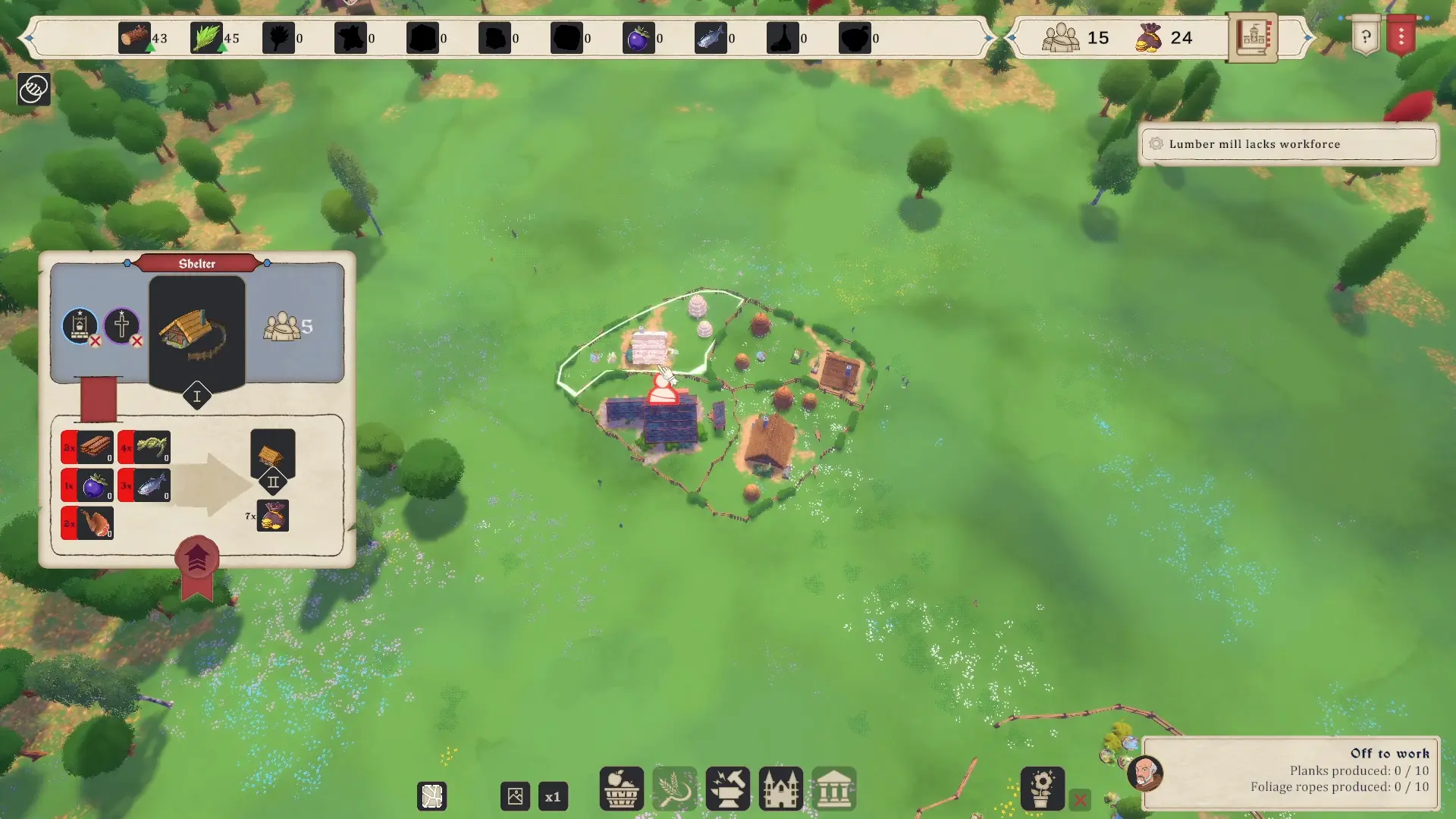Select the church cross need icon
Image resolution: width=1456 pixels, height=819 pixels.
[121, 326]
